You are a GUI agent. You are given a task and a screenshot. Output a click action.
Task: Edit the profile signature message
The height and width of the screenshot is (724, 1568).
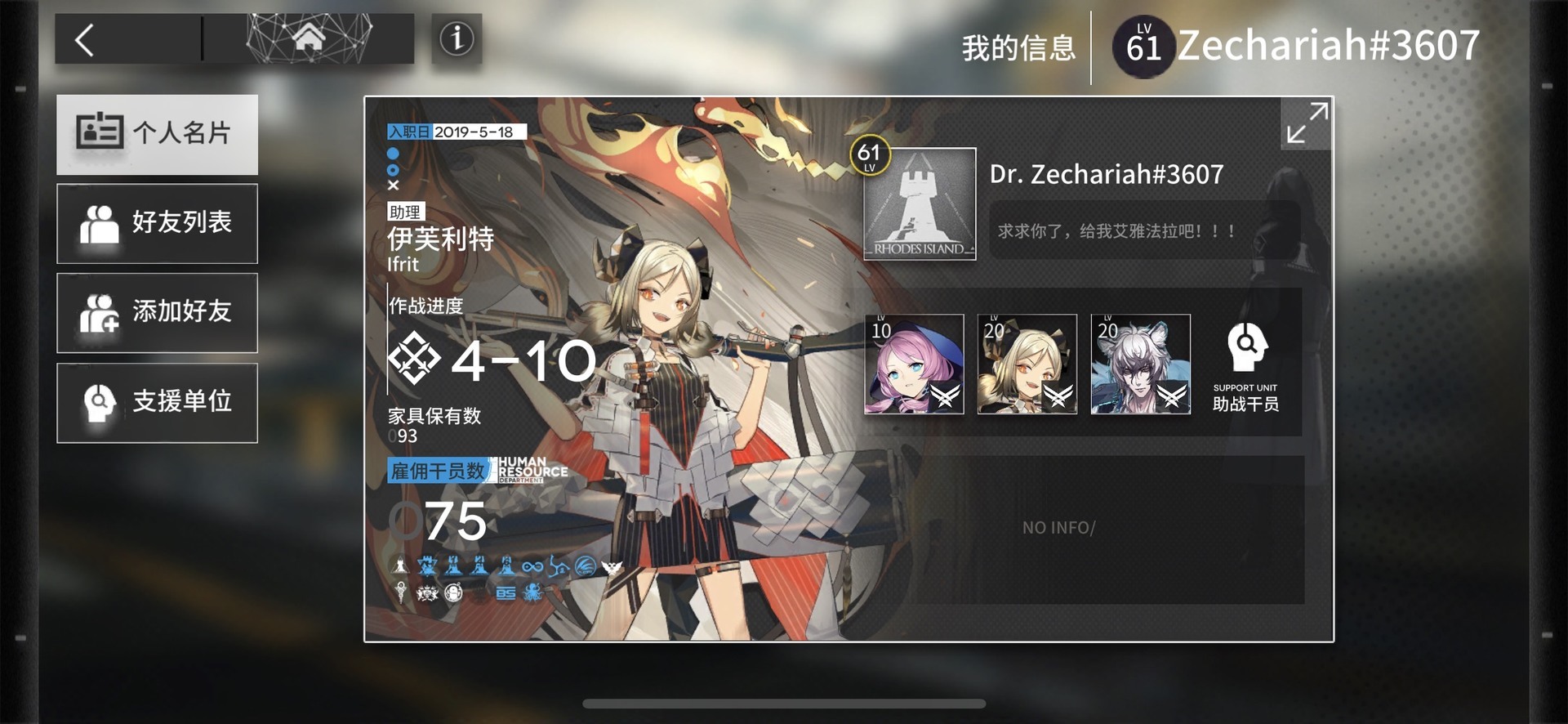[x=1143, y=231]
